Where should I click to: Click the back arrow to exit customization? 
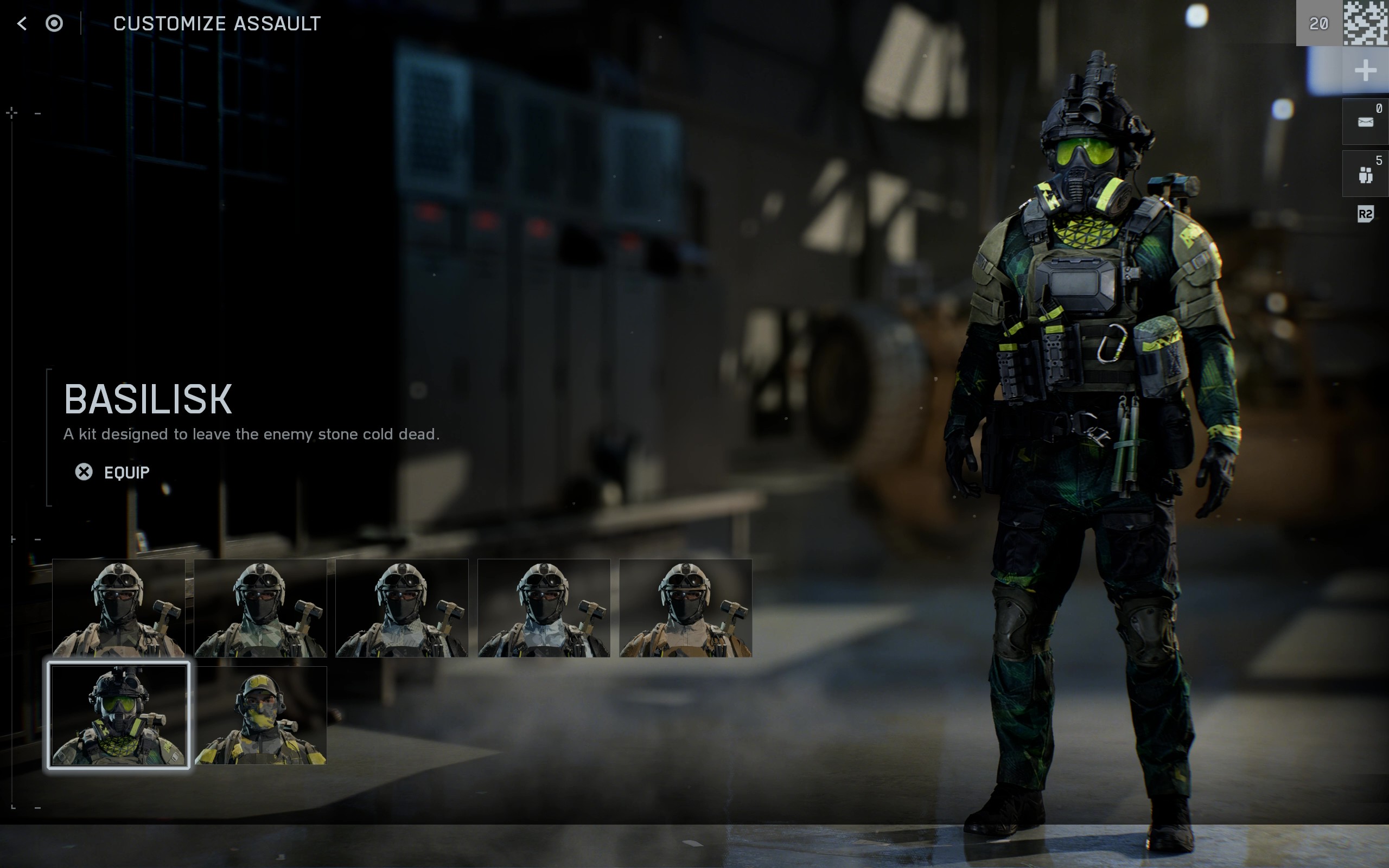(21, 23)
